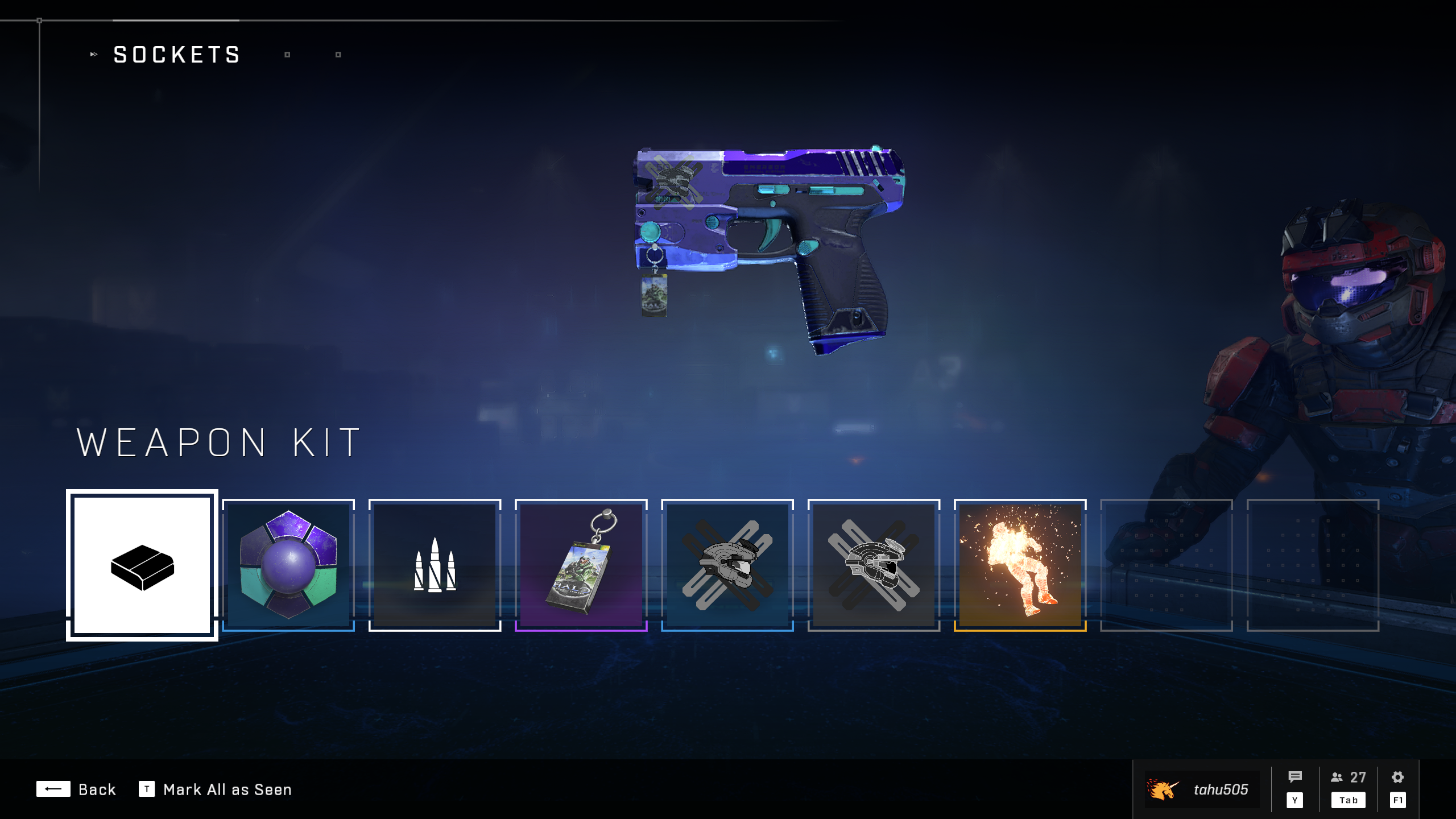This screenshot has height=819, width=1456.
Task: Go Back to the previous menu
Action: point(76,789)
